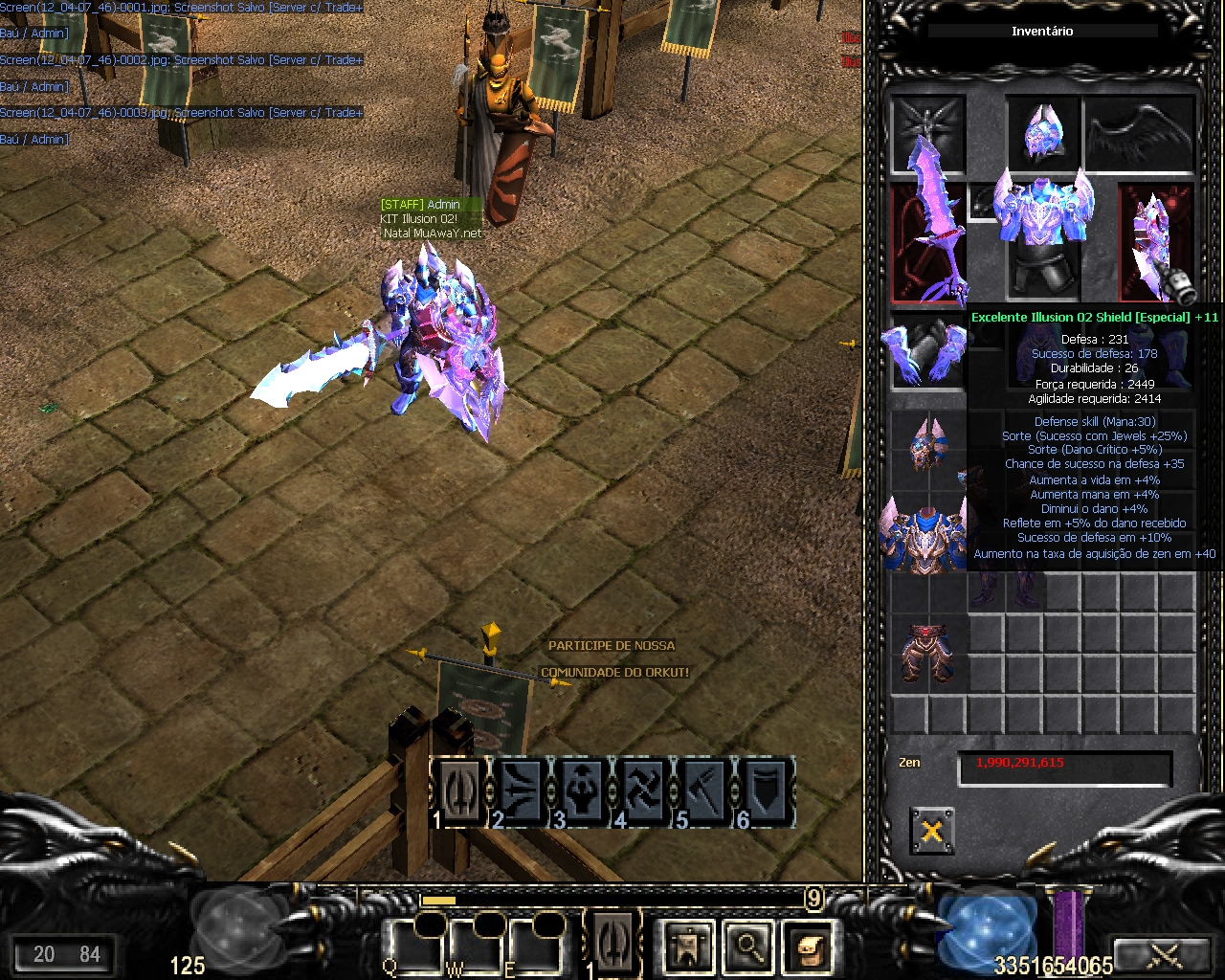Image resolution: width=1225 pixels, height=980 pixels.
Task: Click the magnifying glass button
Action: (748, 947)
